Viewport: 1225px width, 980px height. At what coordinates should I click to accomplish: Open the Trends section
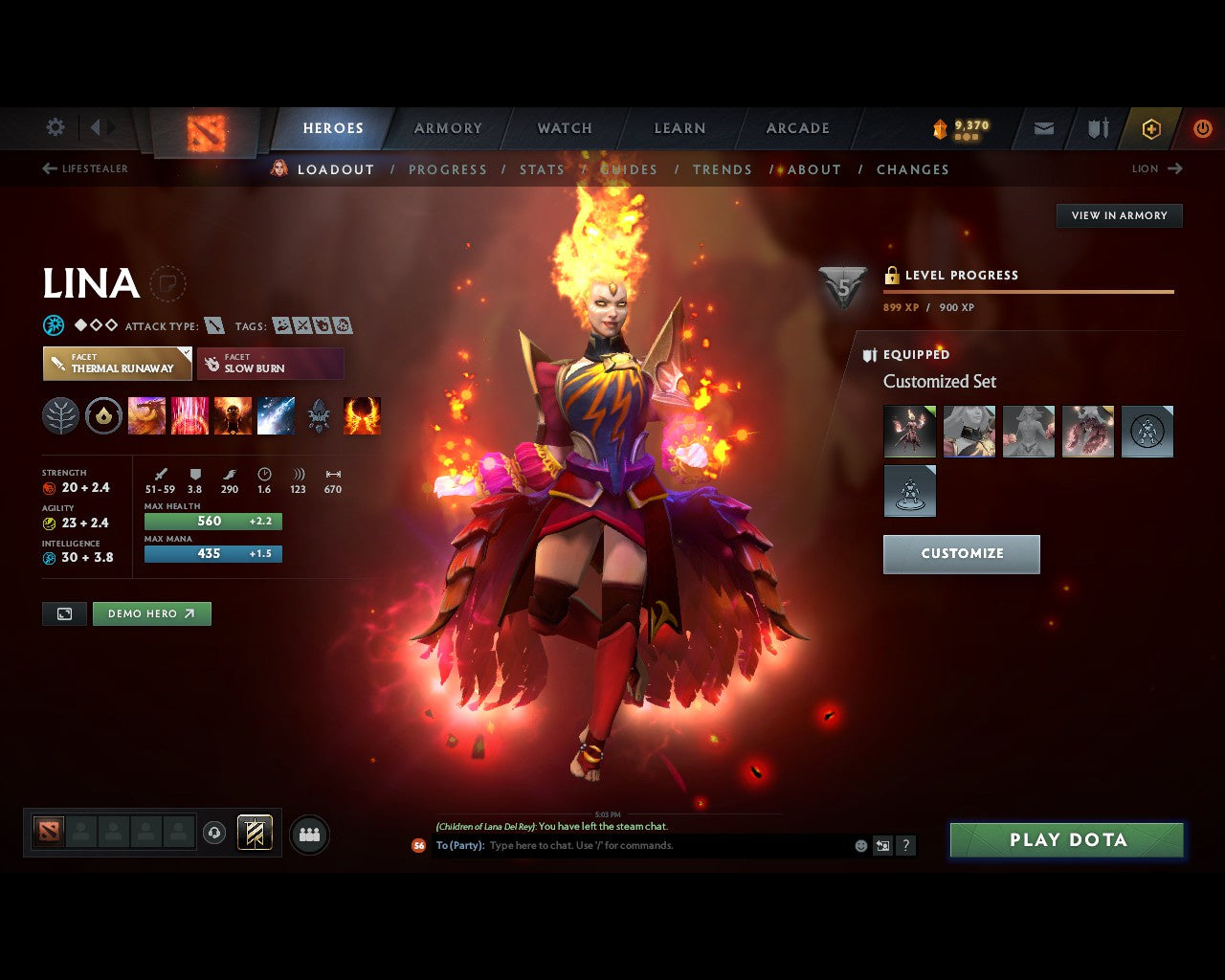coord(723,169)
